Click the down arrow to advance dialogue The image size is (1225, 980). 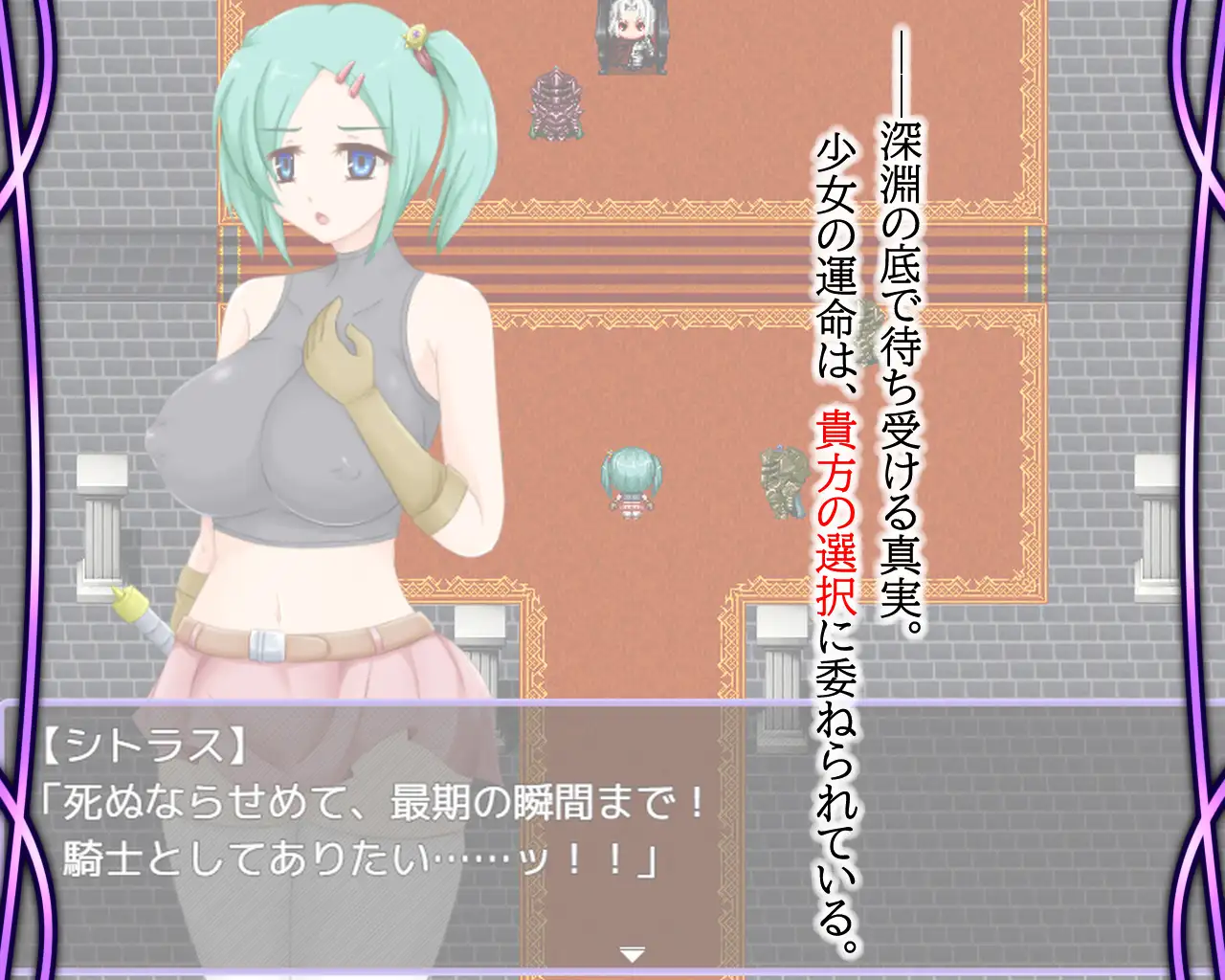coord(631,953)
